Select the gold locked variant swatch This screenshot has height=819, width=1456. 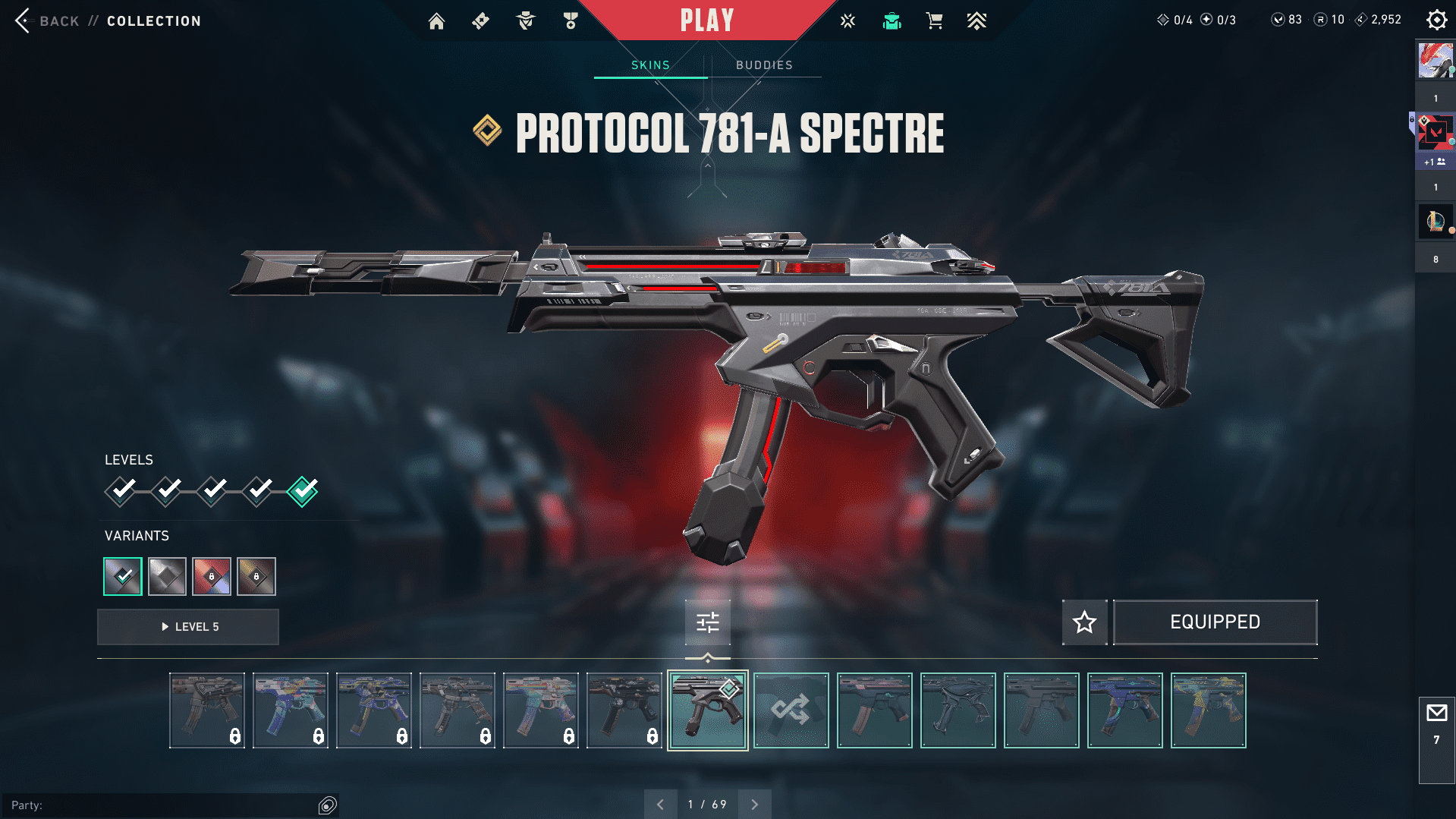tap(256, 577)
